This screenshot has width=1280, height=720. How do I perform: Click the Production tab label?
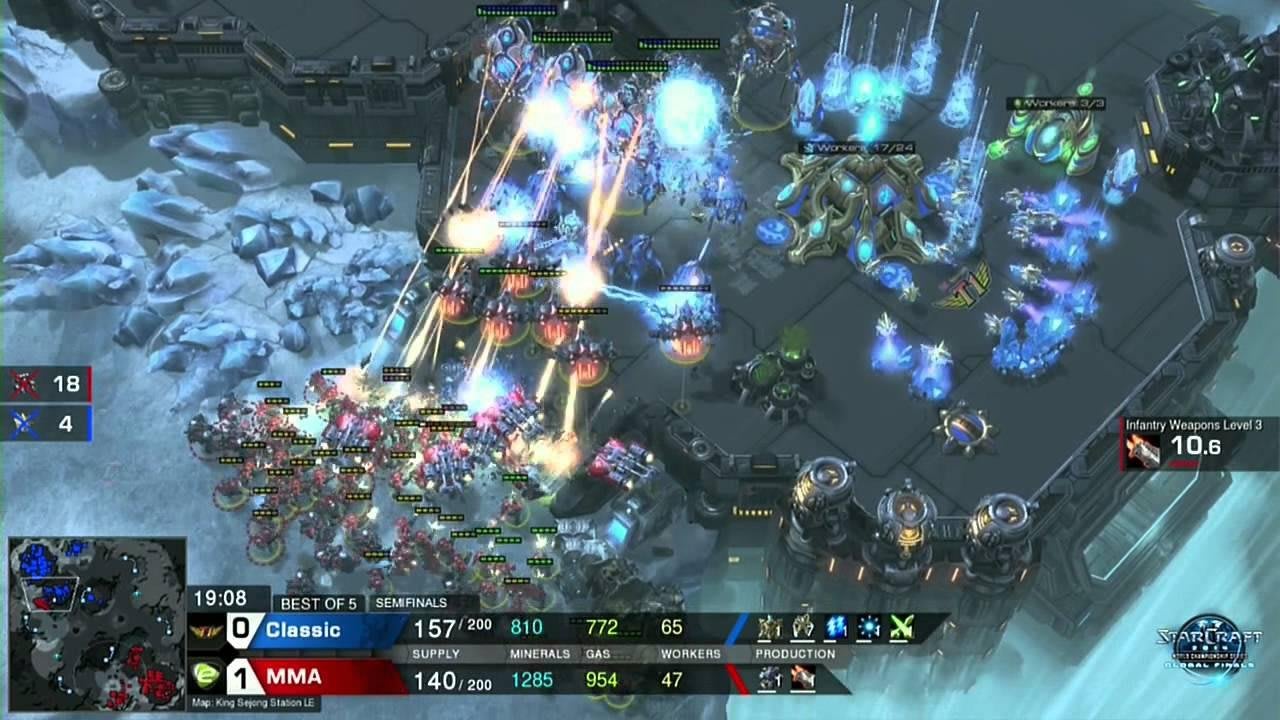795,653
